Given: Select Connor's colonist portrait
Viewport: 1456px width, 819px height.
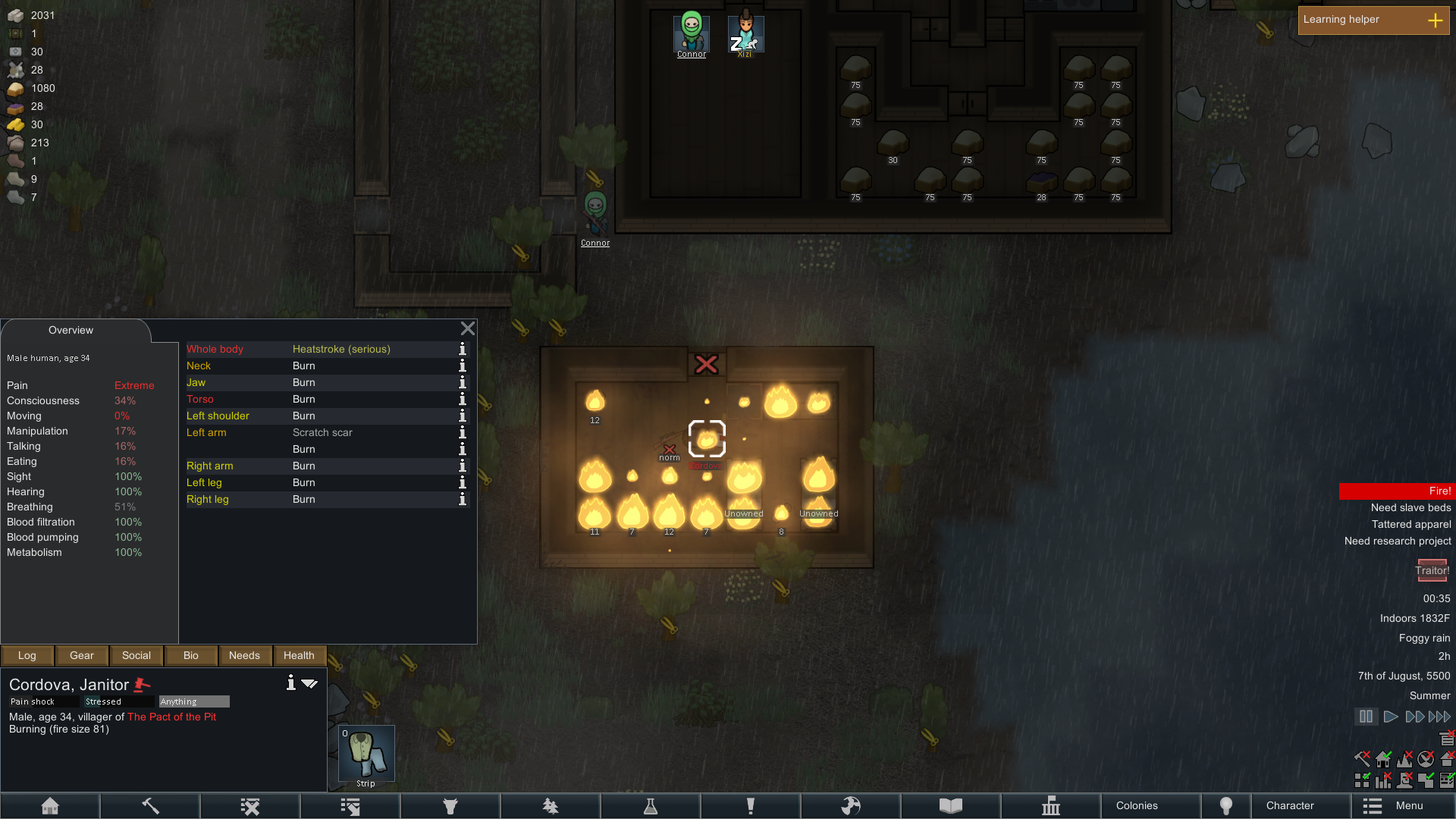Looking at the screenshot, I should click(690, 32).
